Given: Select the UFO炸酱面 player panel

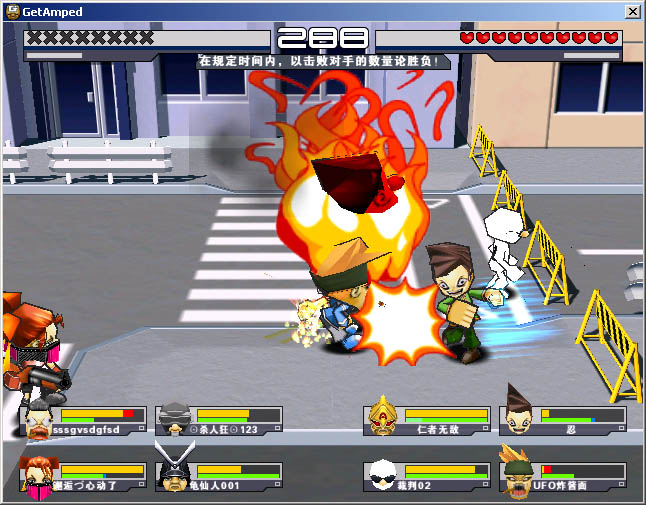Looking at the screenshot, I should click(564, 476).
